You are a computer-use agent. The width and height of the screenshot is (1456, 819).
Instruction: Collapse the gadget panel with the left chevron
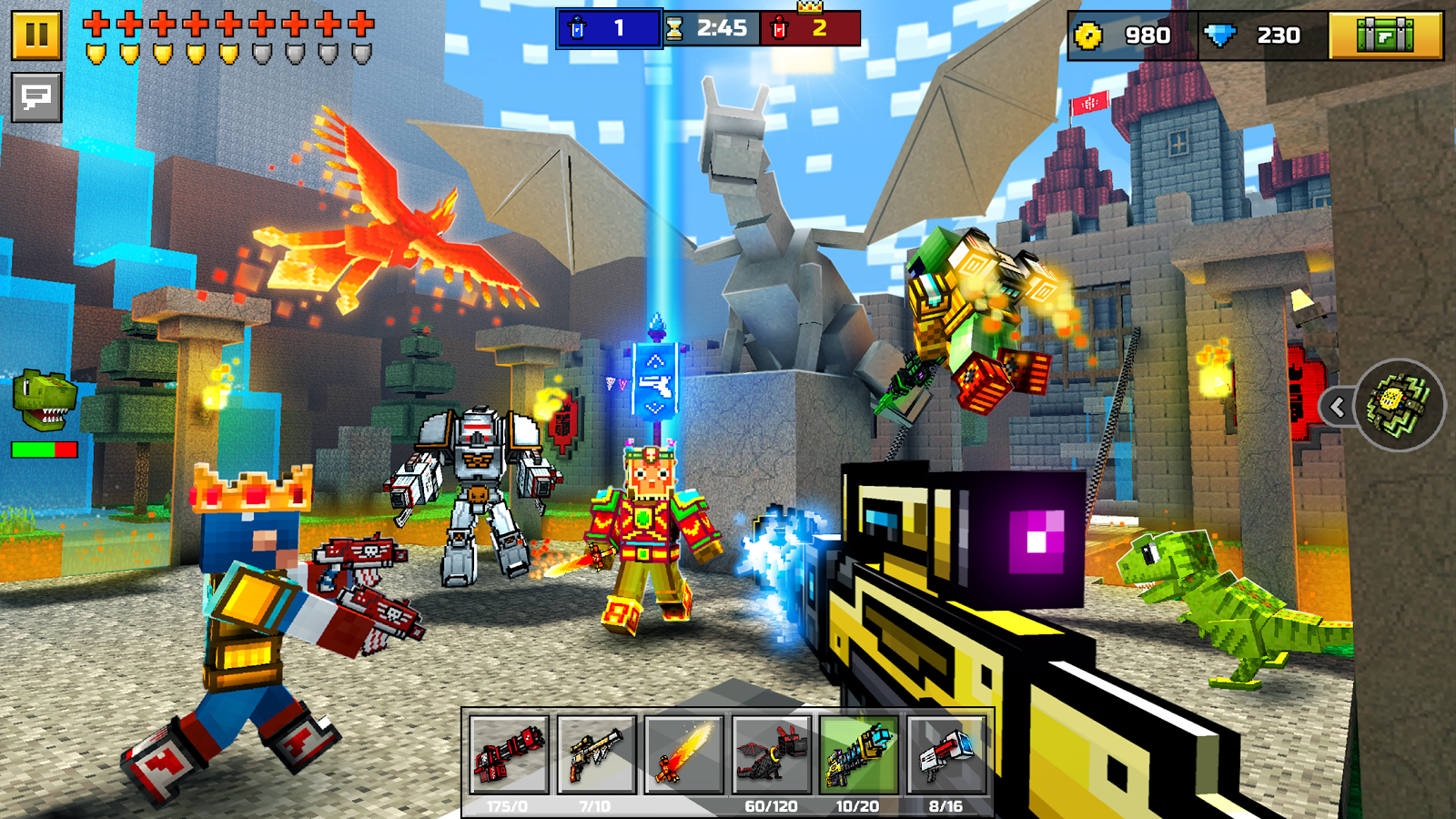[1337, 409]
